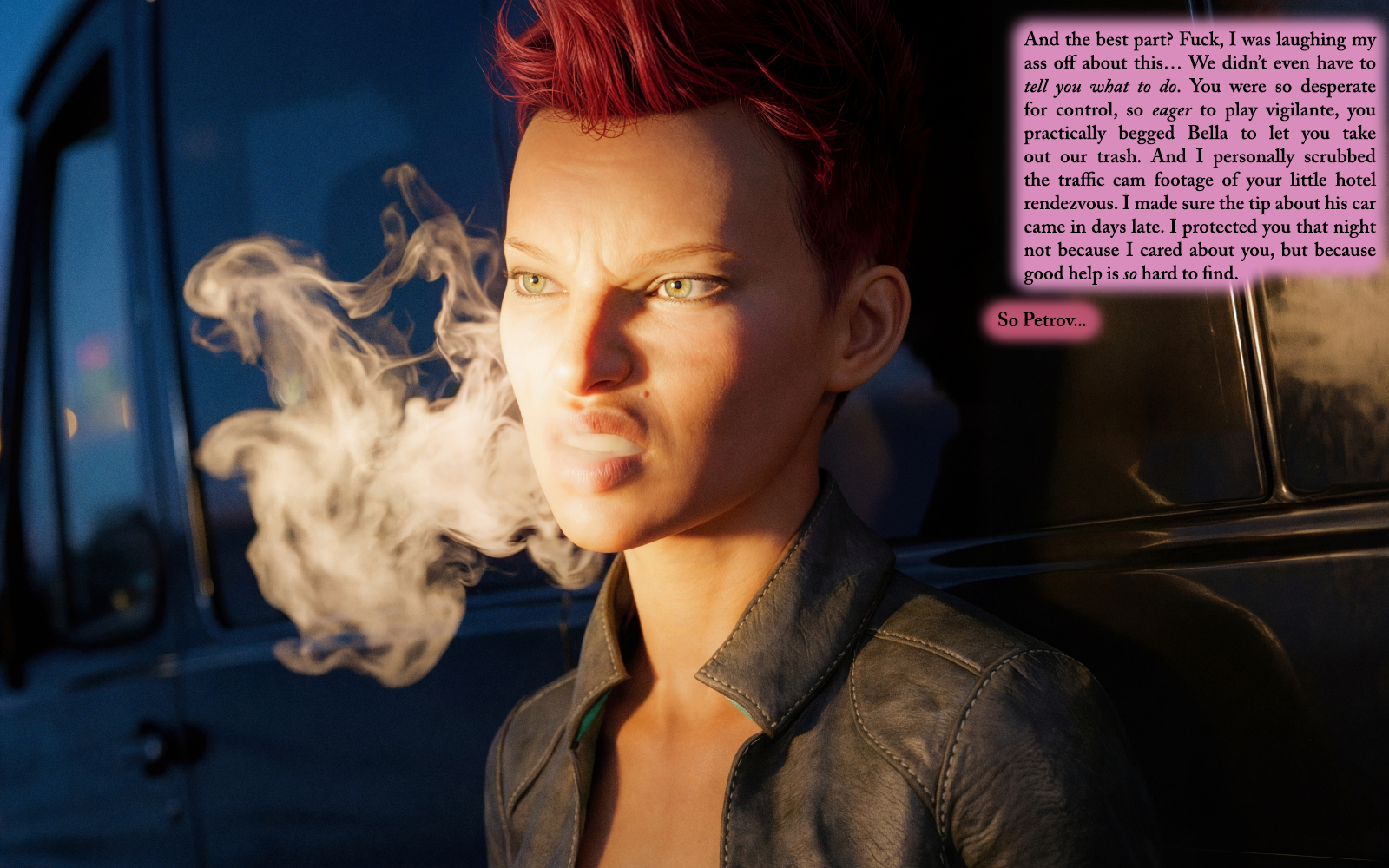Choose the "So Petrov..." reply option

(1041, 320)
